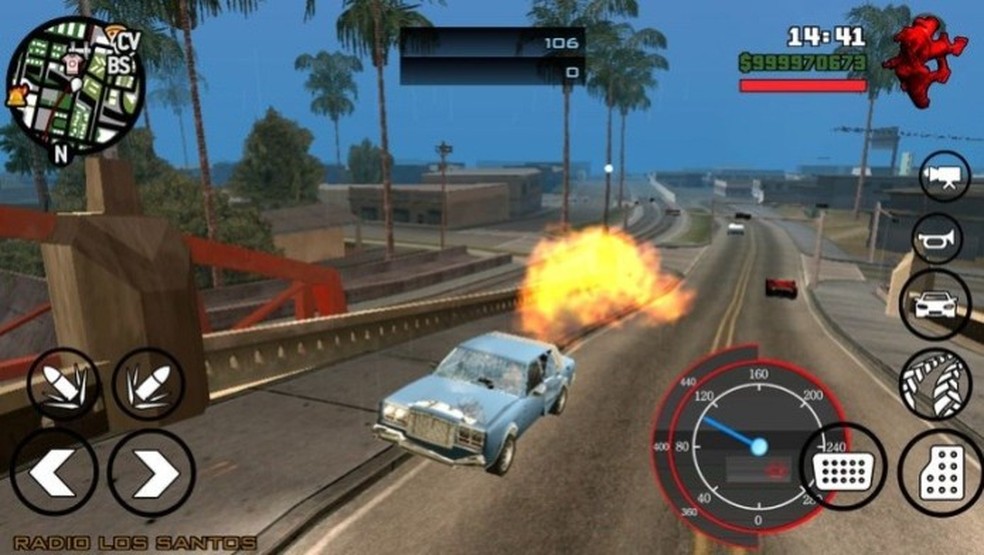The width and height of the screenshot is (984, 555).
Task: Fire drive-by shots to the right
Action: click(x=149, y=383)
